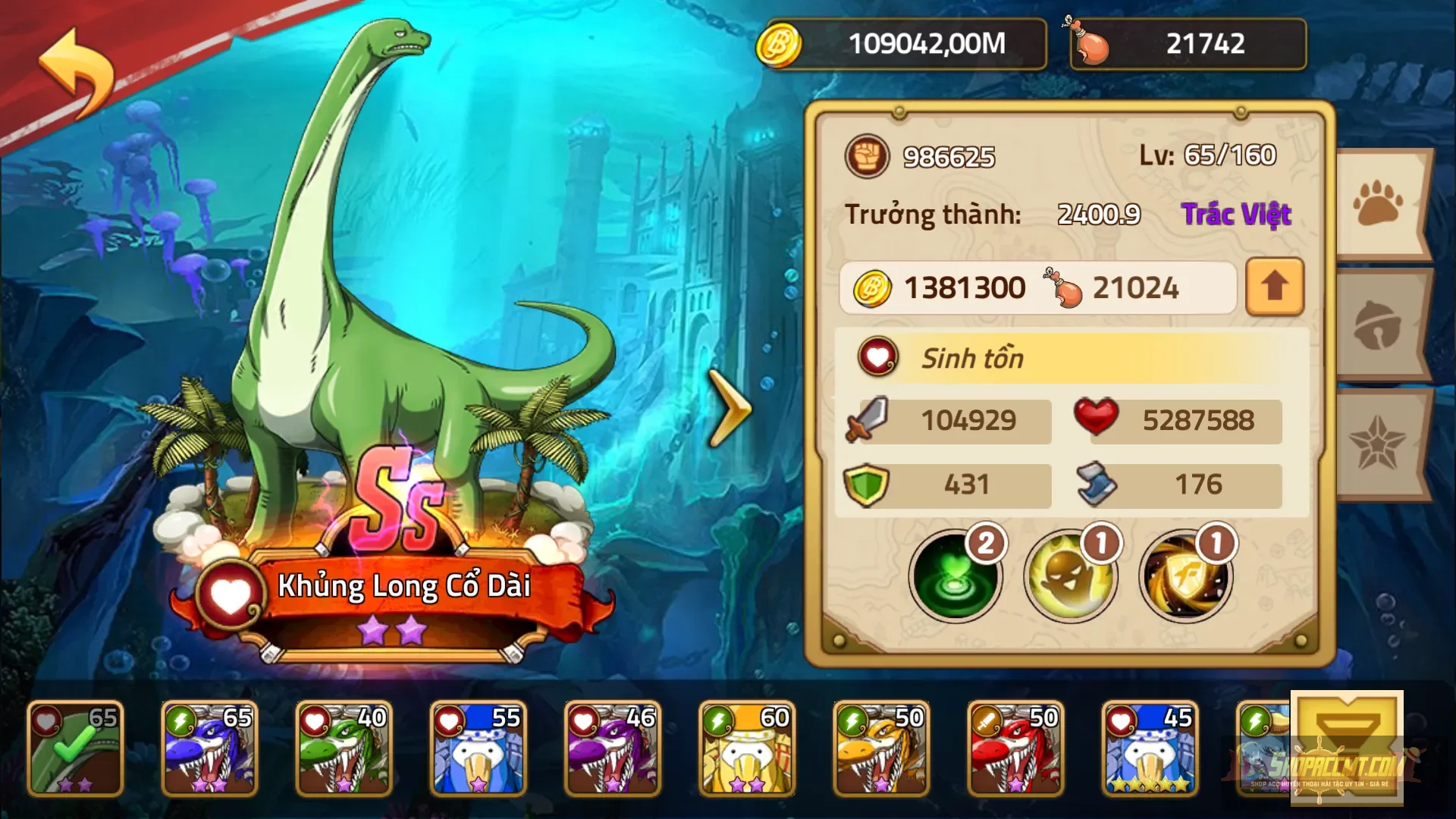Click the partially hidden dino at far right
Screen dimensions: 1456x819
pos(1266,747)
